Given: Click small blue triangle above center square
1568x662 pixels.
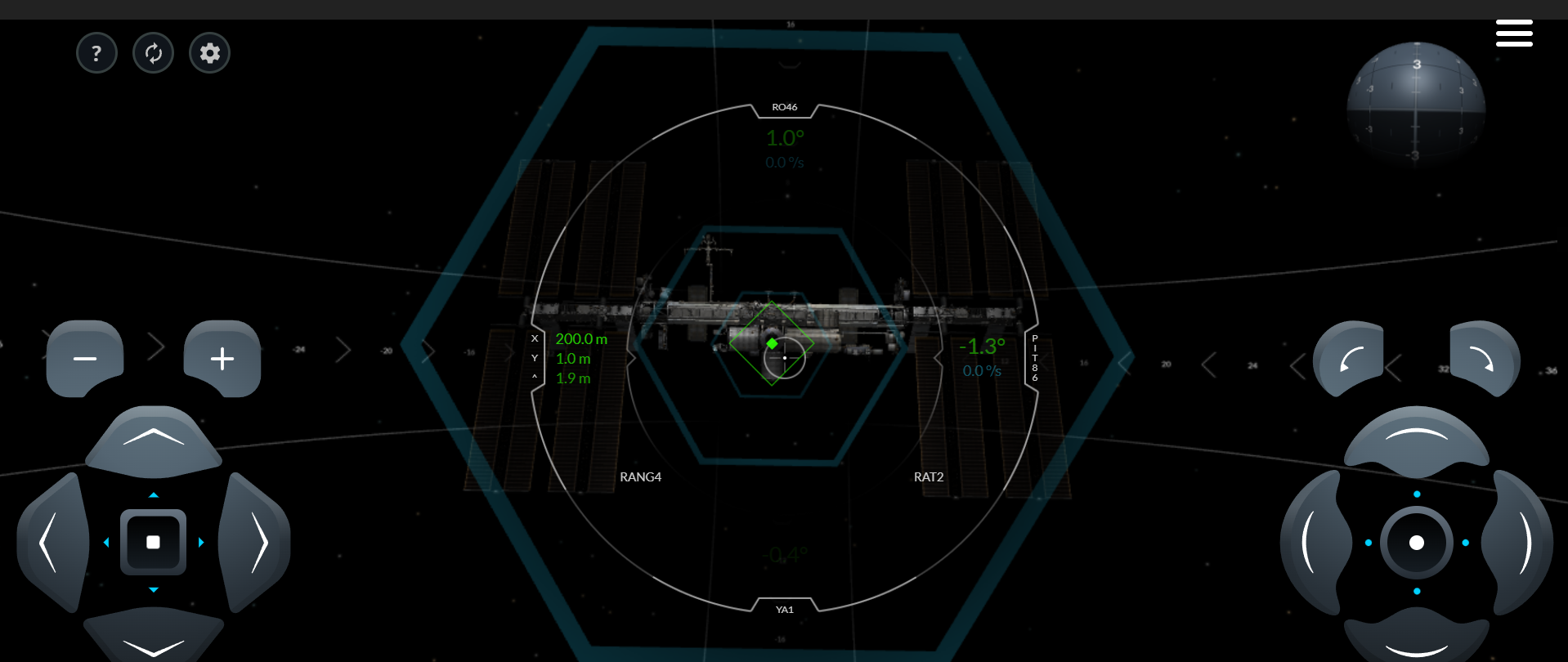Looking at the screenshot, I should pos(153,494).
